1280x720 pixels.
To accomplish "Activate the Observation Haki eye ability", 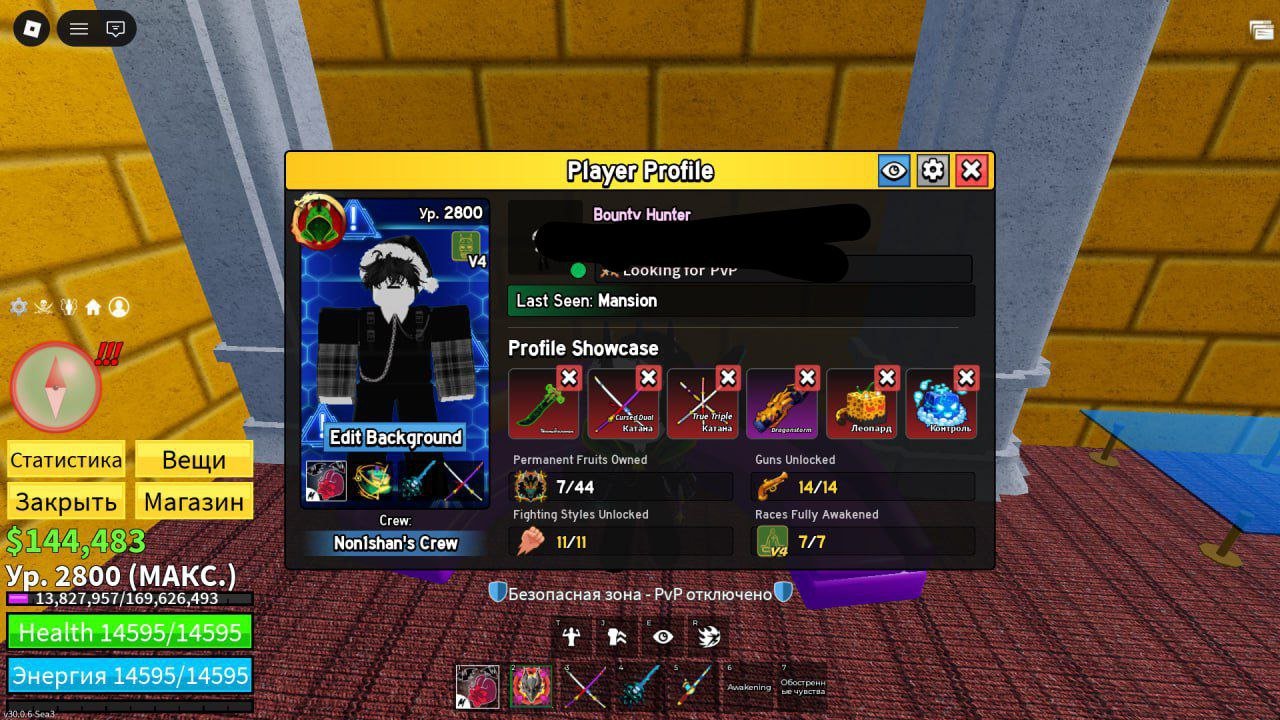I will coord(662,636).
